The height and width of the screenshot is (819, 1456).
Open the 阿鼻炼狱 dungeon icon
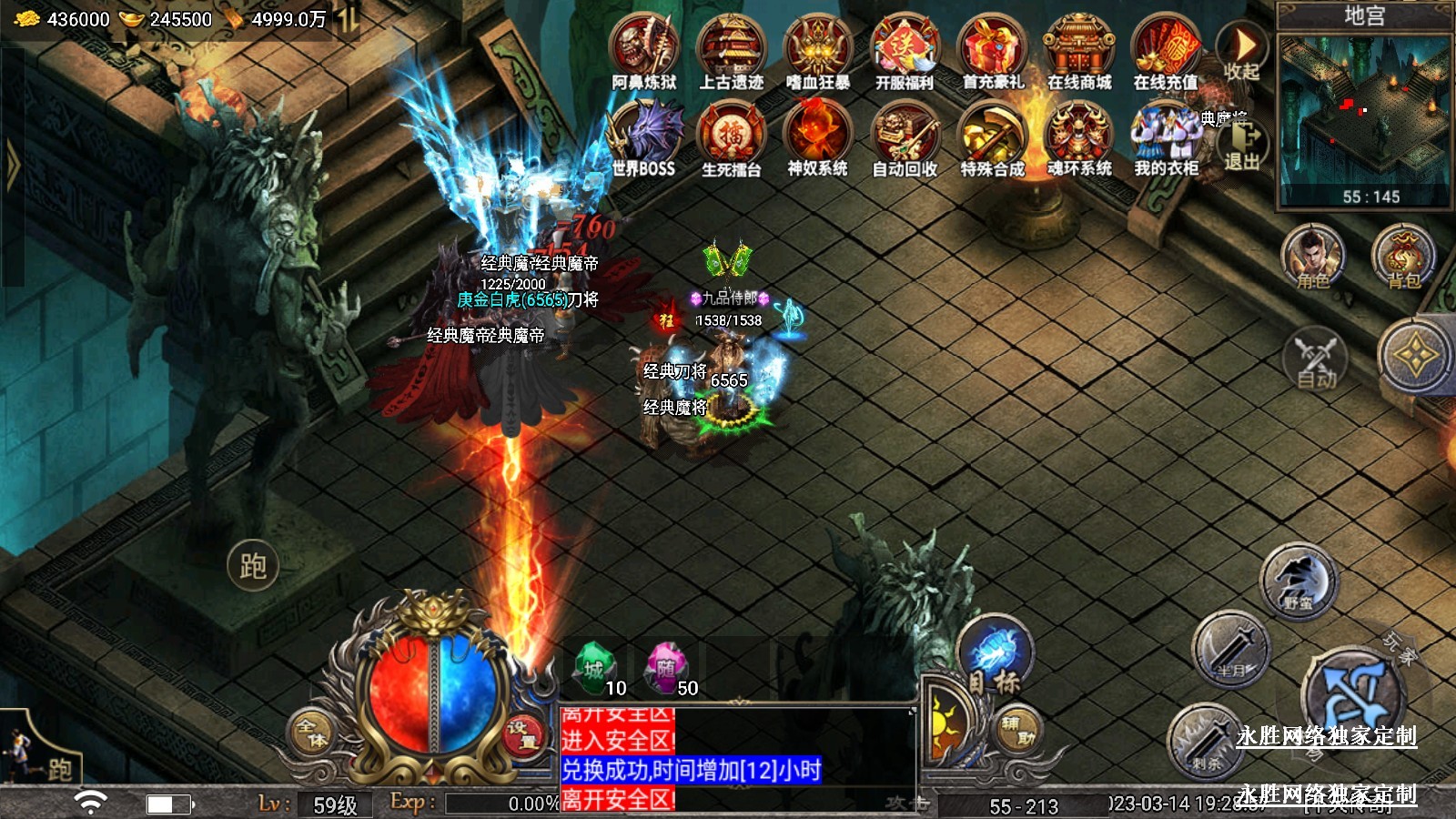coord(644,52)
